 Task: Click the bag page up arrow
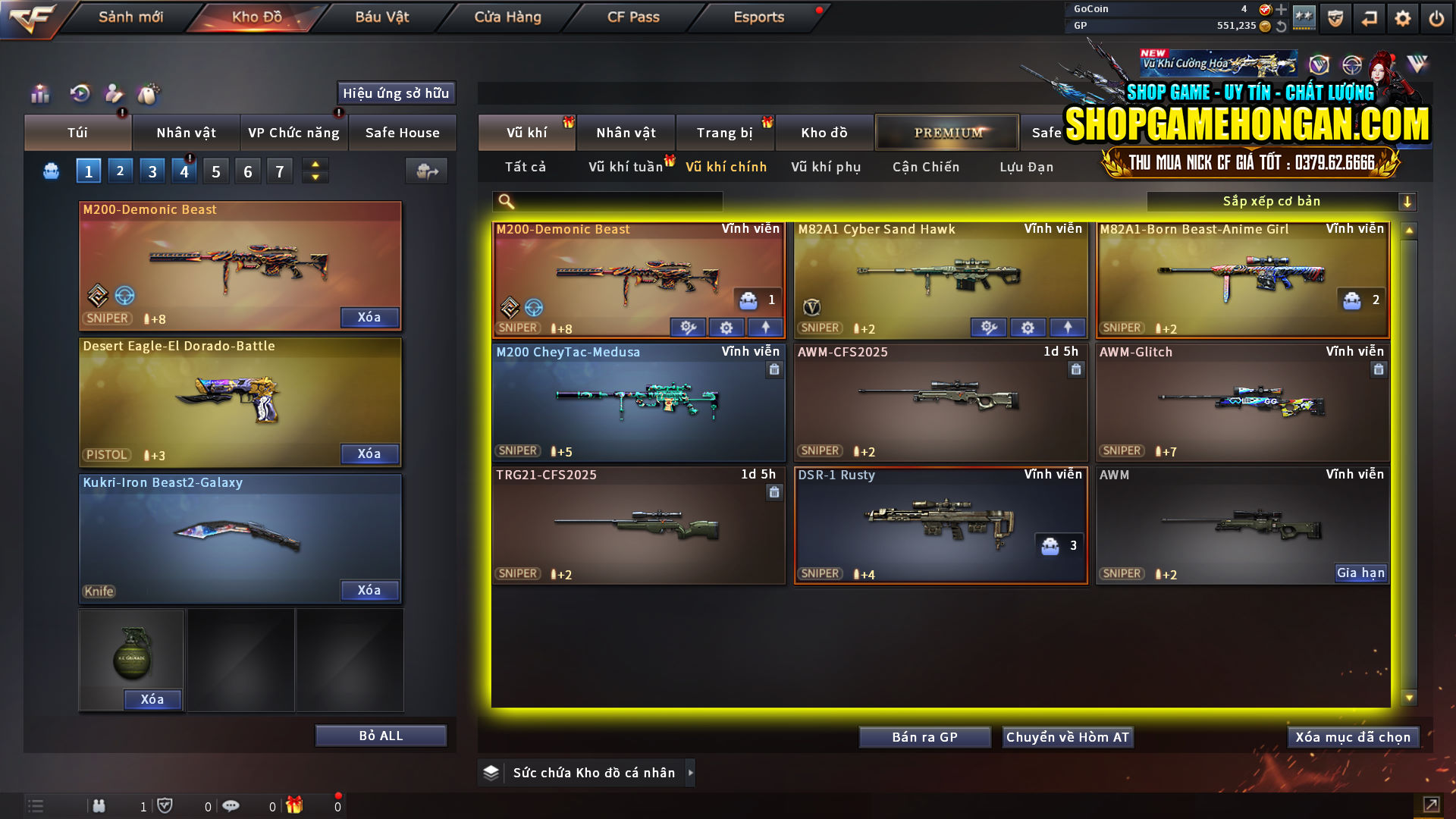314,164
